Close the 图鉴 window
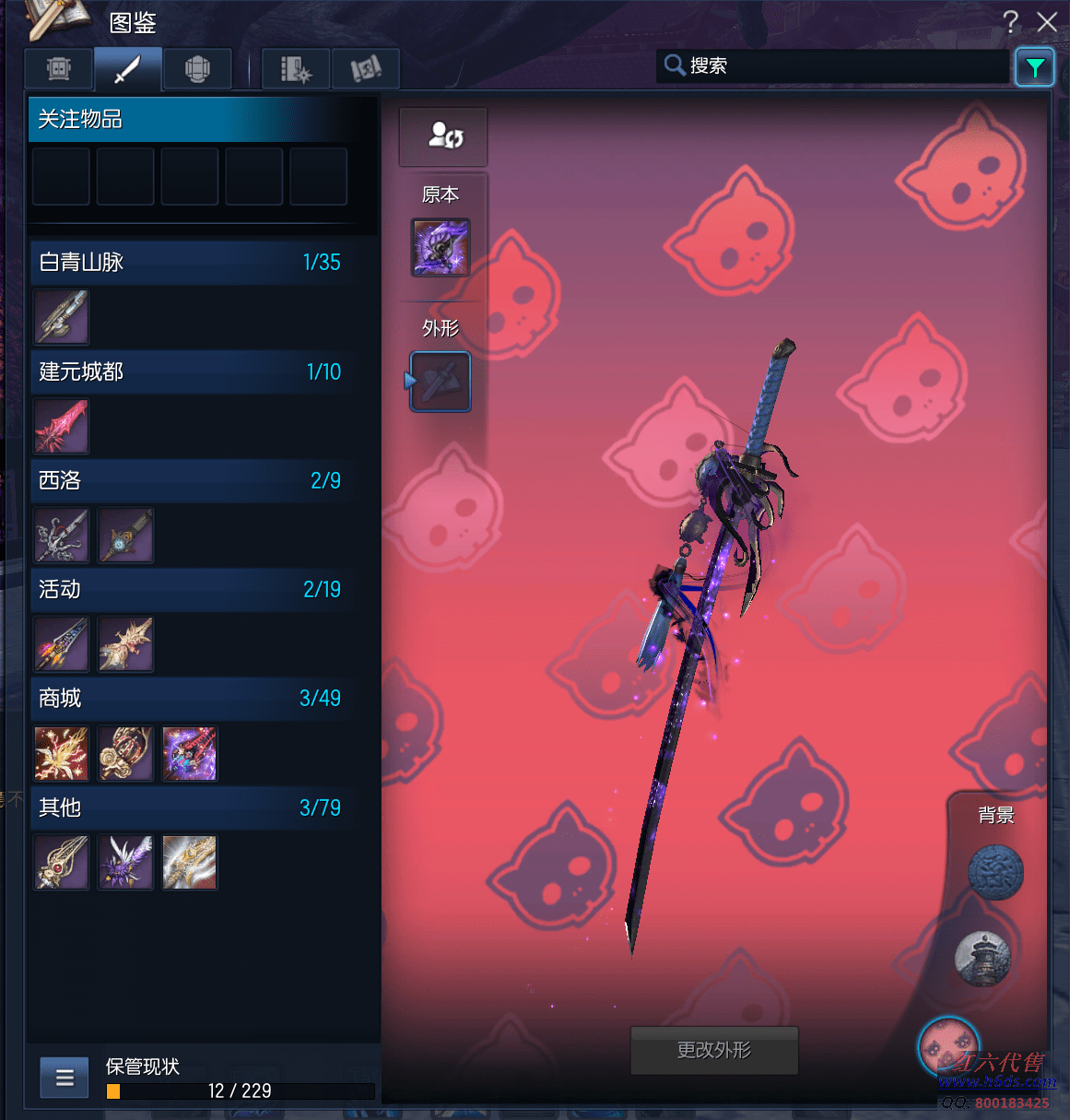Screen dimensions: 1070x1120 tap(1047, 22)
